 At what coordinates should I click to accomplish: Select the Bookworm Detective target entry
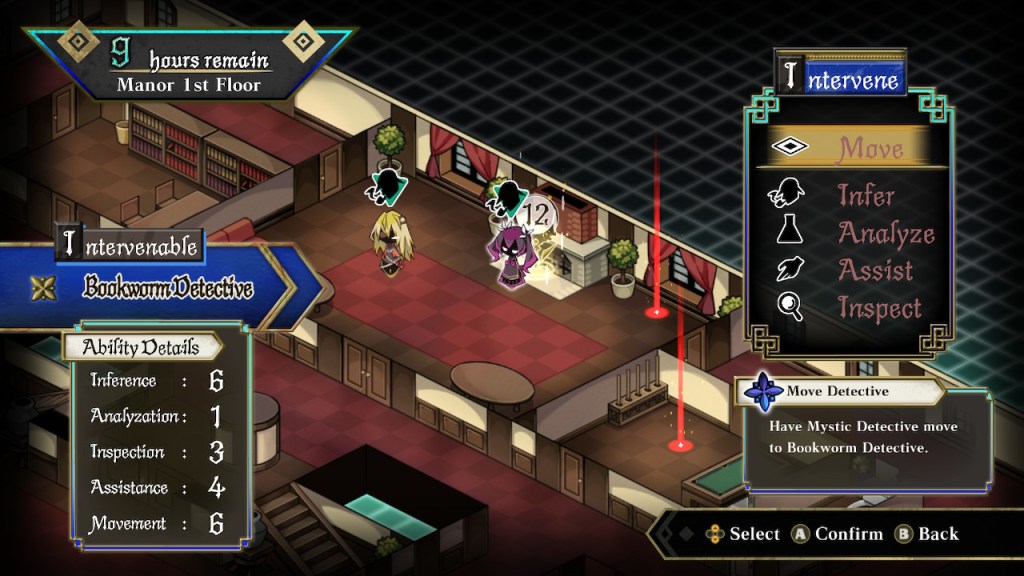pos(168,289)
